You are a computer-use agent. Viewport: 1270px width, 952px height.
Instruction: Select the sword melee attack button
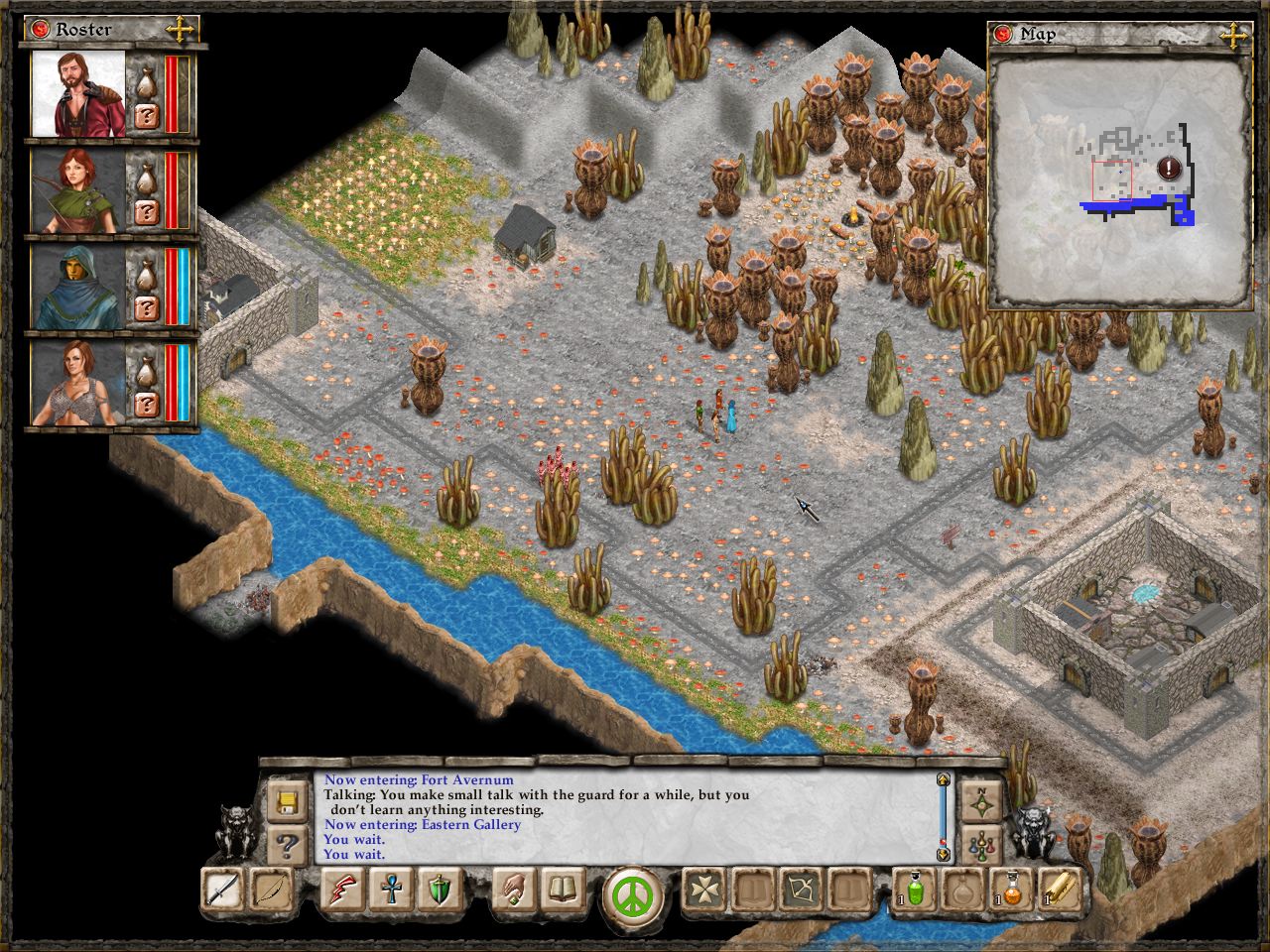221,890
